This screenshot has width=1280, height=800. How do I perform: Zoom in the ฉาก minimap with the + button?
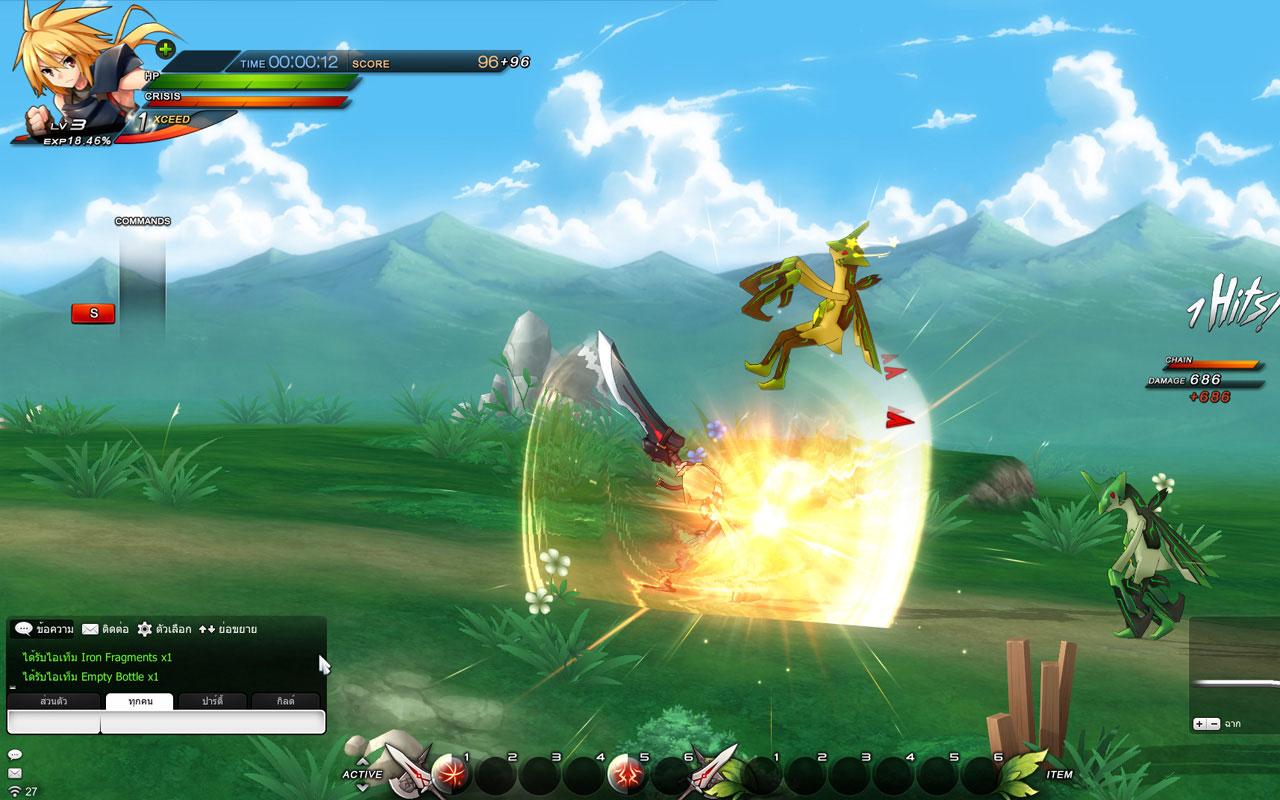(x=1199, y=724)
